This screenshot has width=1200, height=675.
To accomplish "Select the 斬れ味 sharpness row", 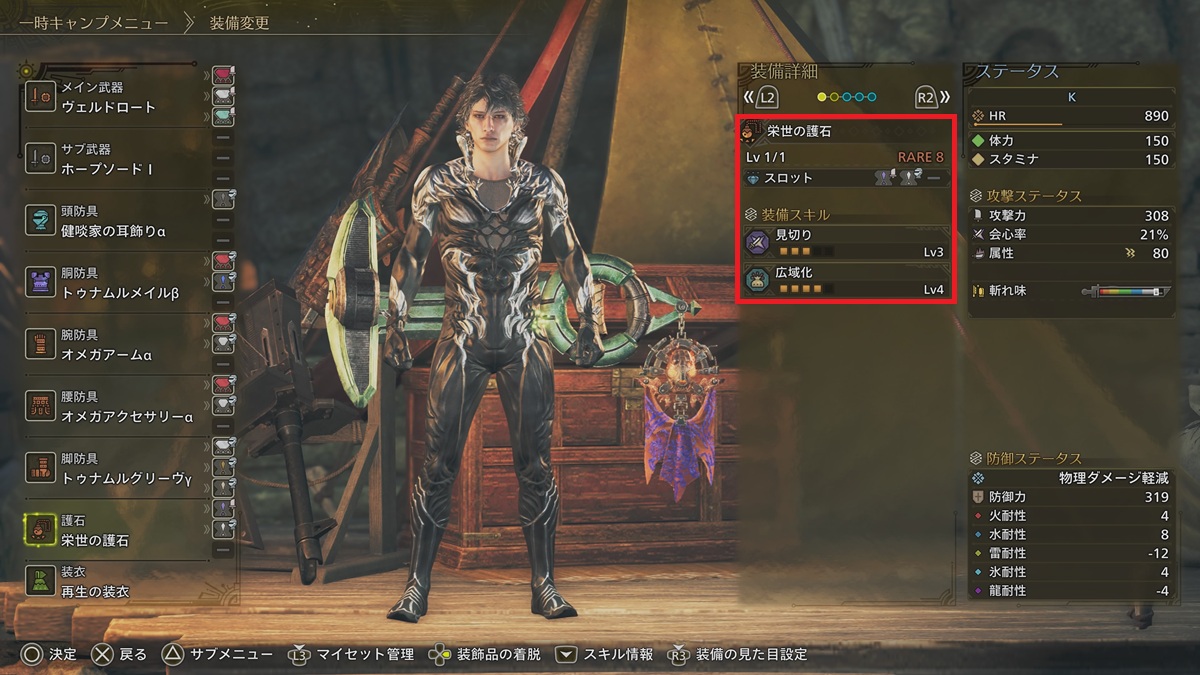I will (1070, 291).
